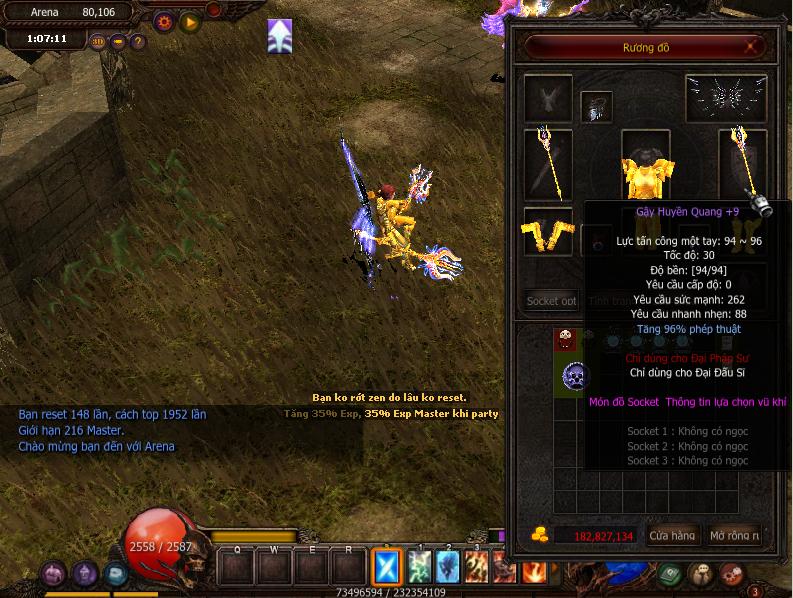The height and width of the screenshot is (598, 793).
Task: Open the Cửa hàng shop
Action: 672,536
